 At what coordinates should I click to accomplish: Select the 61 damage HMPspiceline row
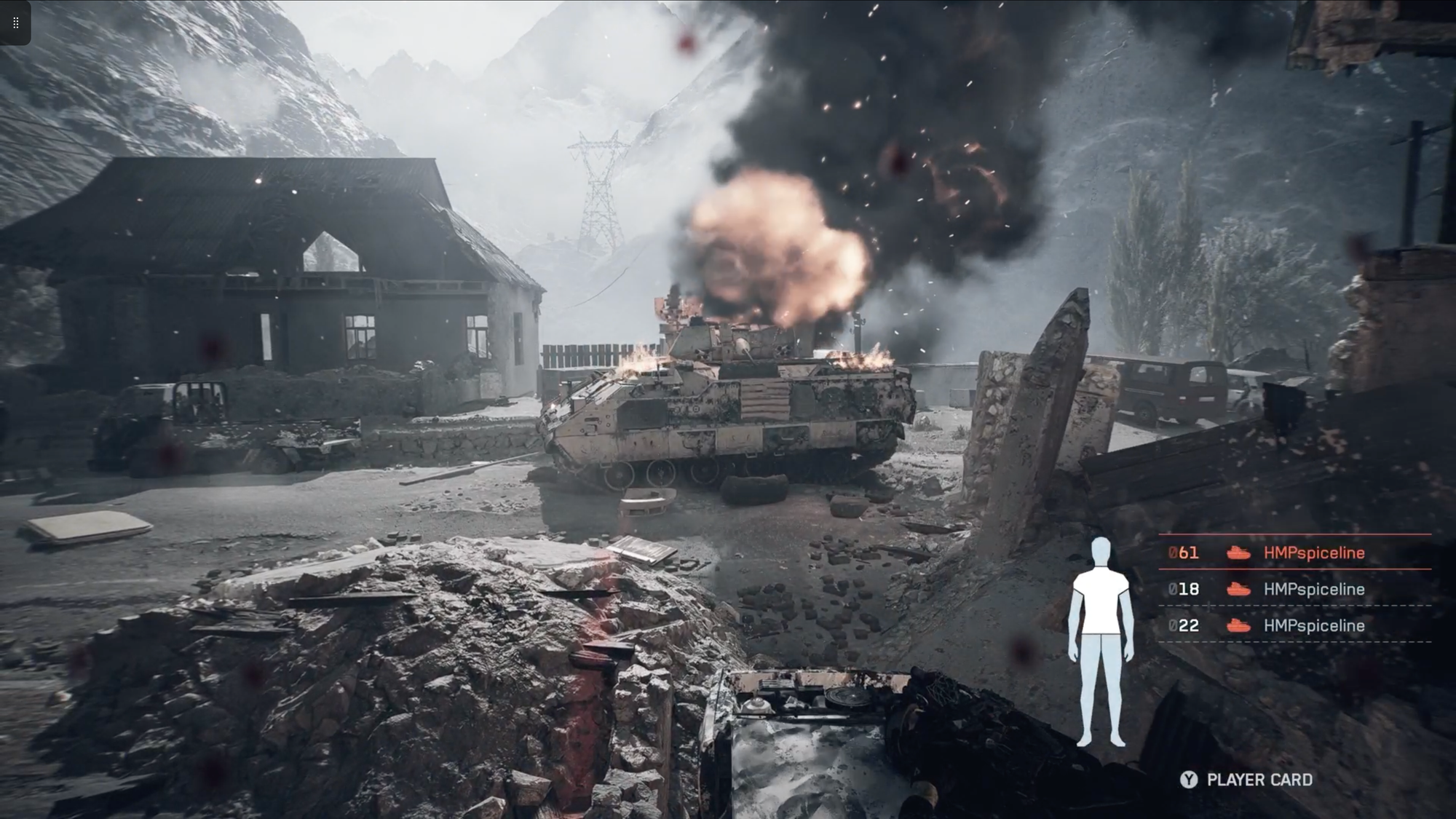[x=1294, y=553]
